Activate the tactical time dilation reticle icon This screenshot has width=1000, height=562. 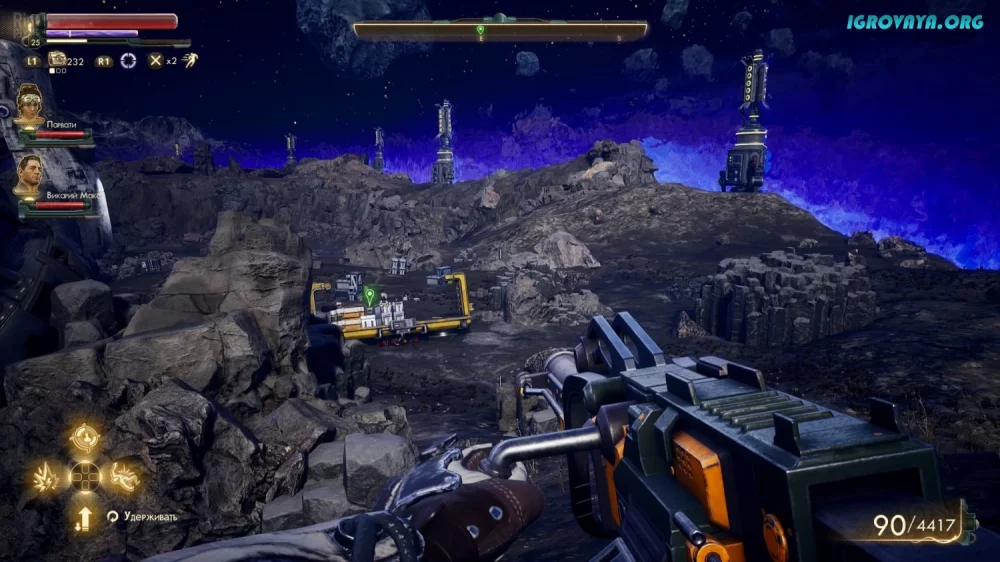tap(128, 60)
